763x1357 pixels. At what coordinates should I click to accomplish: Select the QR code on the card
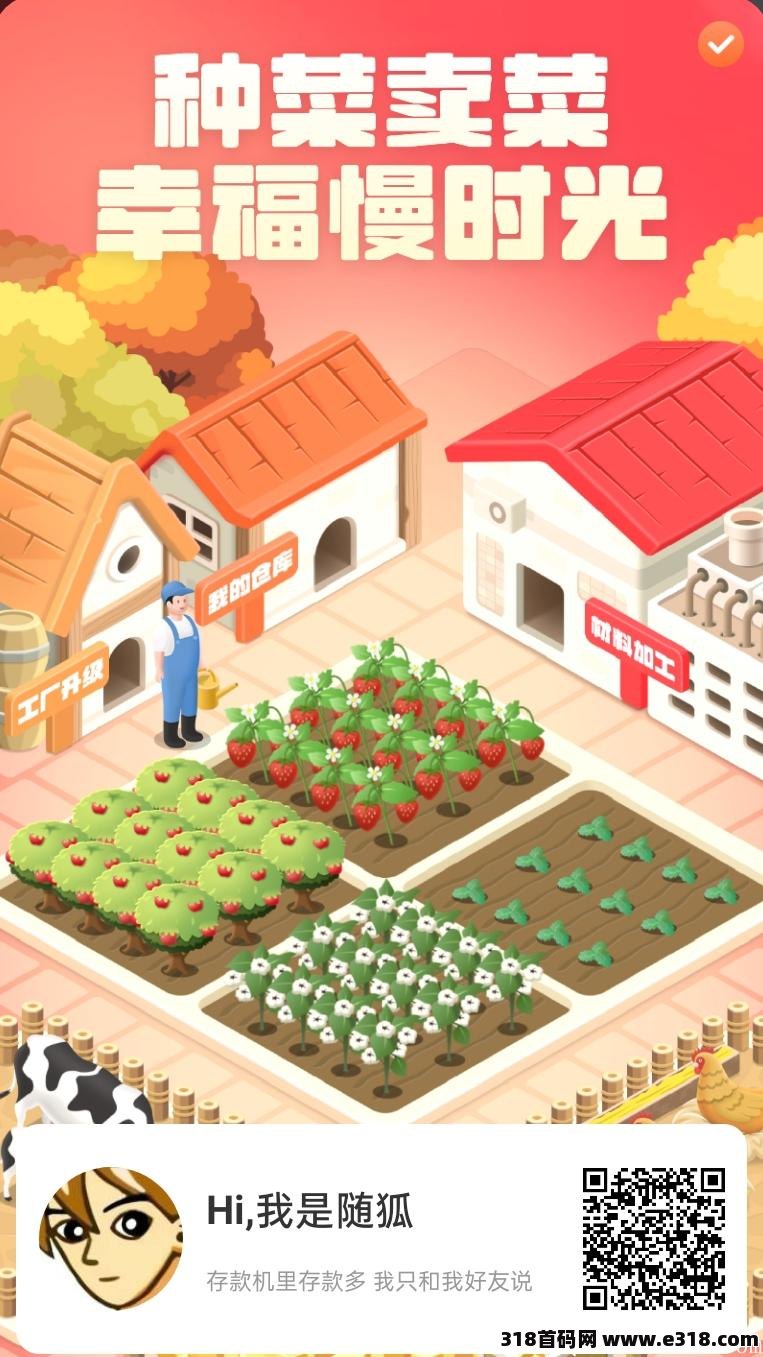tap(654, 1238)
